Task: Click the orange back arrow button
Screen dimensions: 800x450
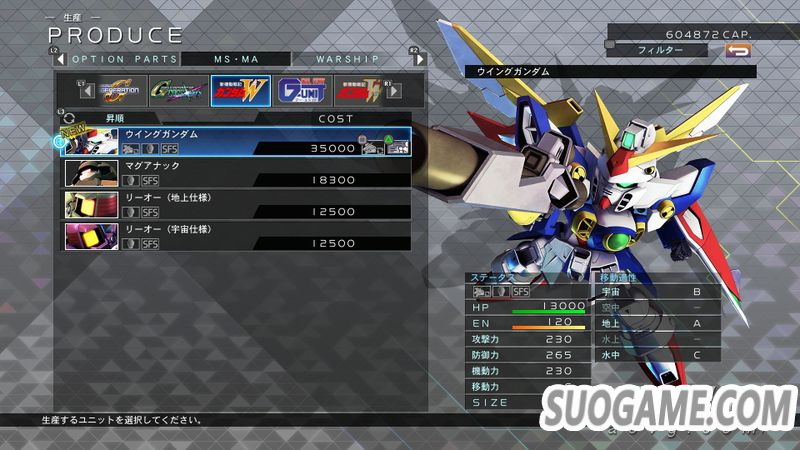Action: [738, 50]
